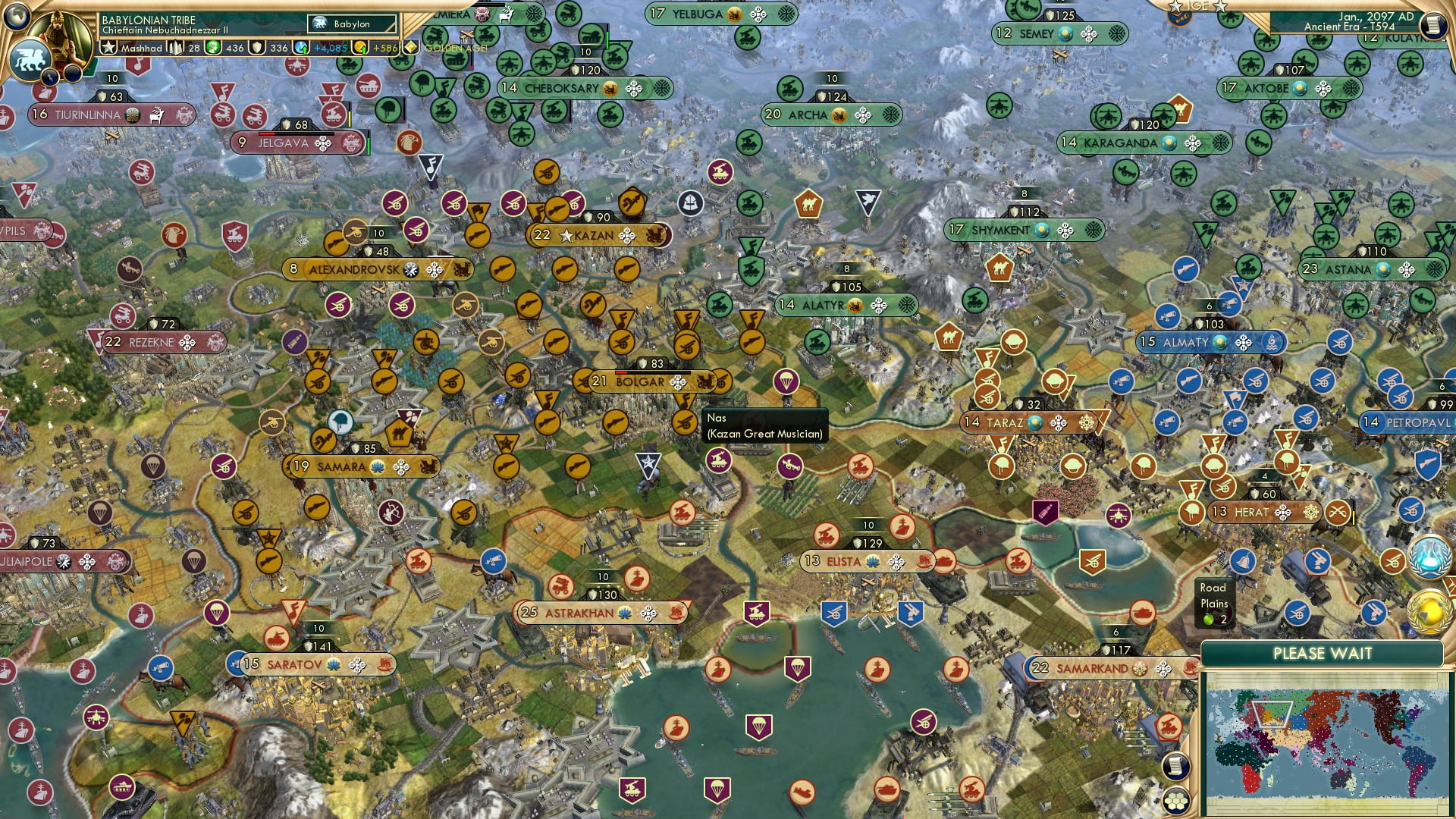The height and width of the screenshot is (819, 1456).
Task: Open the technology research flask notification
Action: (x=1428, y=557)
